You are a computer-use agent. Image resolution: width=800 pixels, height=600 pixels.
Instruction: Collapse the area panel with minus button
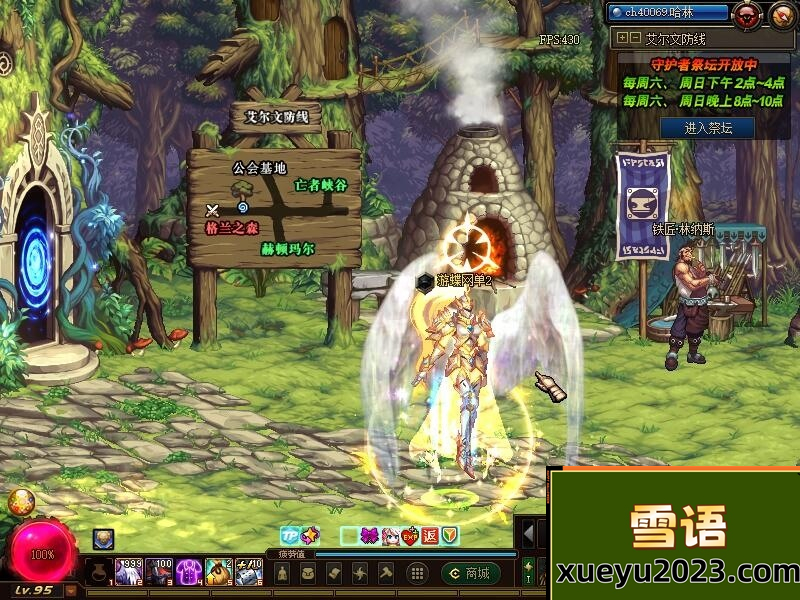point(634,38)
